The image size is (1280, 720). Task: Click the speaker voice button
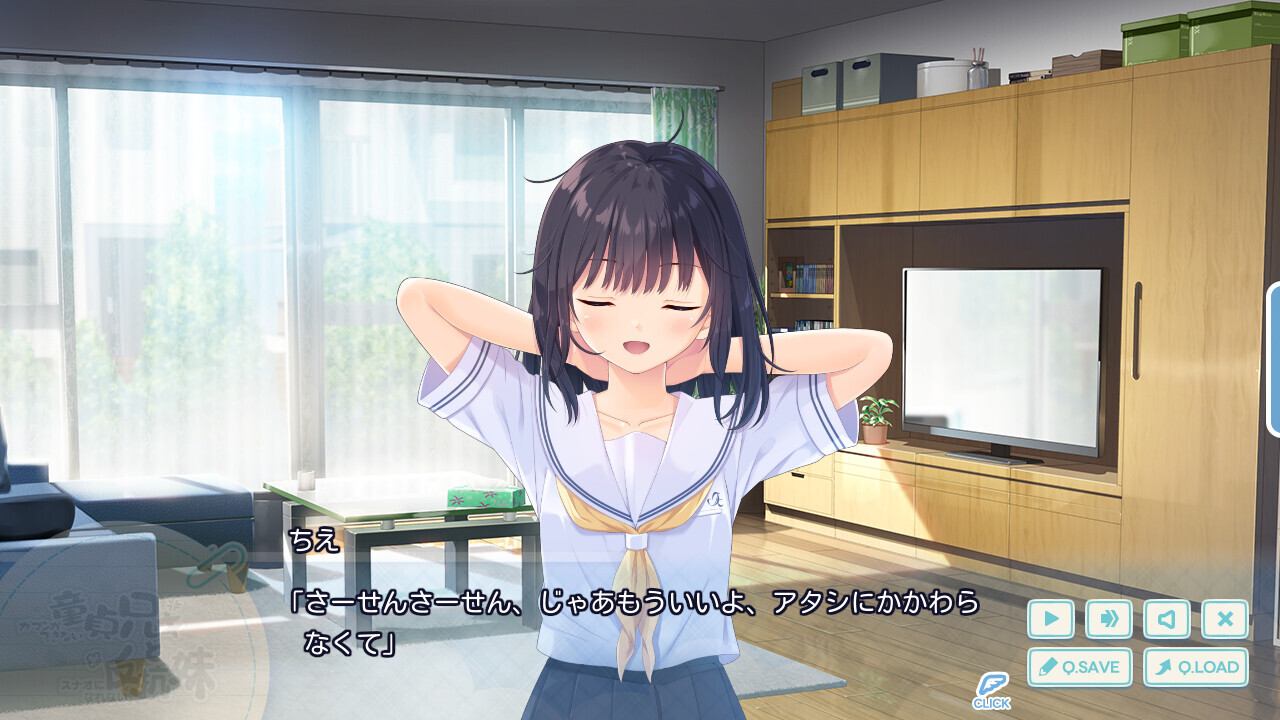click(x=1166, y=619)
